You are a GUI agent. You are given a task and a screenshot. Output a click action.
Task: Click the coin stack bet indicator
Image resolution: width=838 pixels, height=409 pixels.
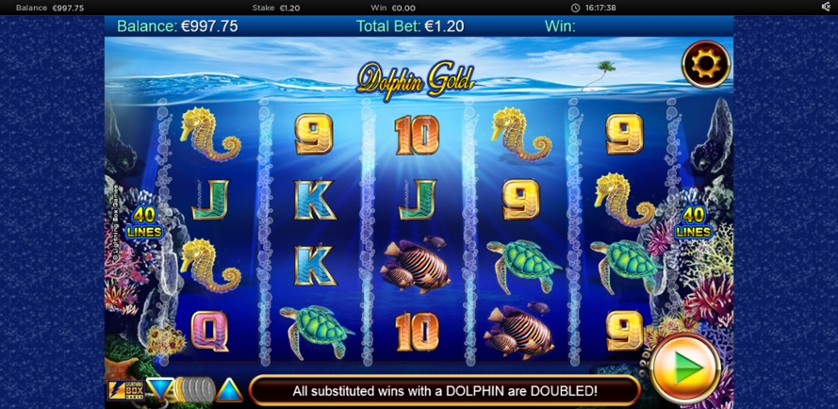(194, 389)
